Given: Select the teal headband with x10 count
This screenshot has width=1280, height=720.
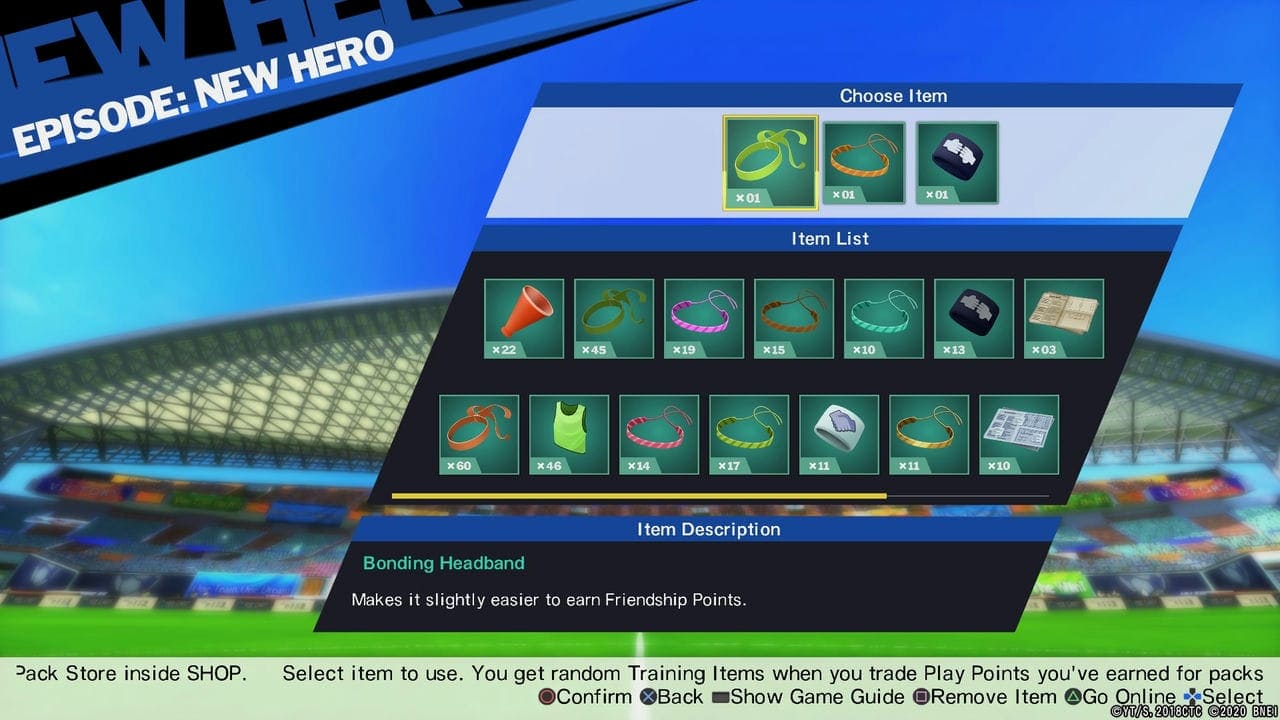Looking at the screenshot, I should click(x=883, y=317).
